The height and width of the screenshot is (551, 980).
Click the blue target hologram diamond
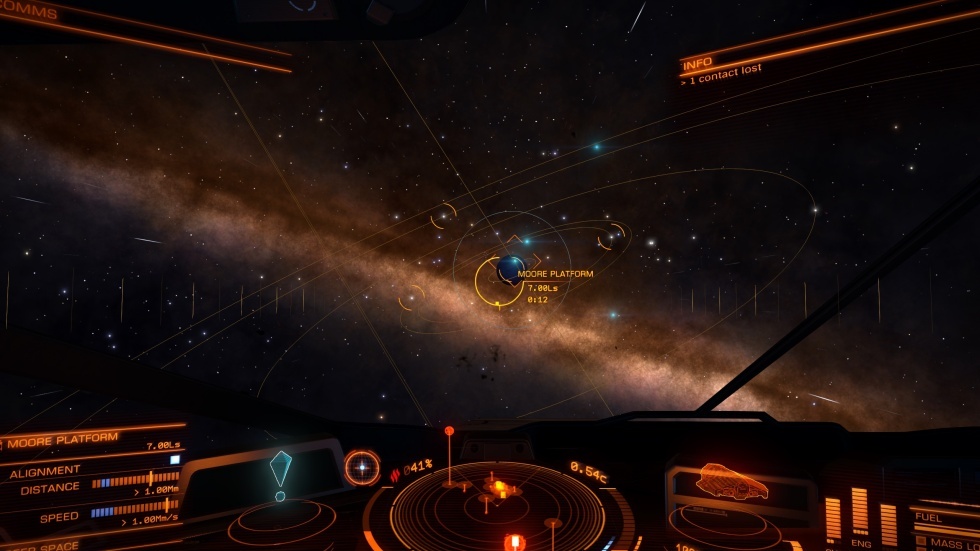pyautogui.click(x=281, y=468)
